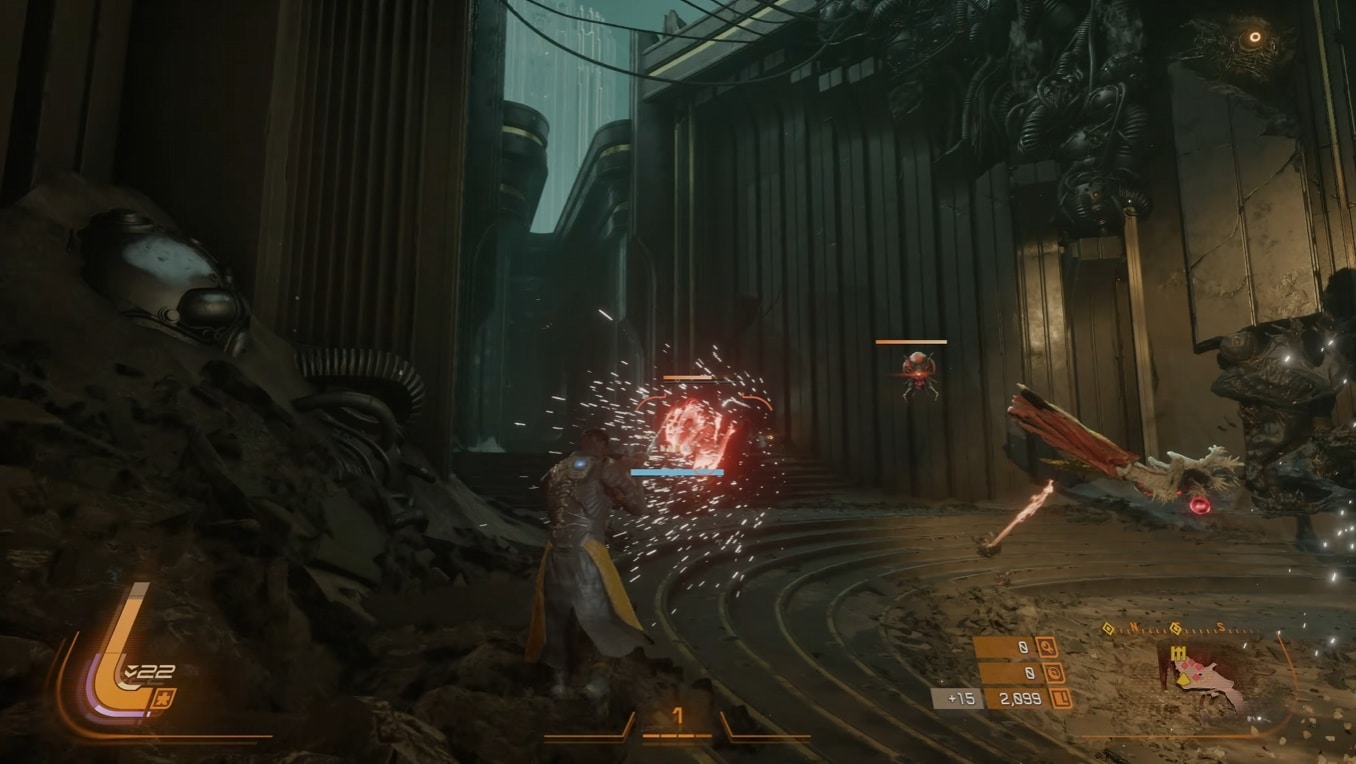This screenshot has height=764, width=1356.
Task: Select the currency icon beside 2,099
Action: tap(1060, 699)
